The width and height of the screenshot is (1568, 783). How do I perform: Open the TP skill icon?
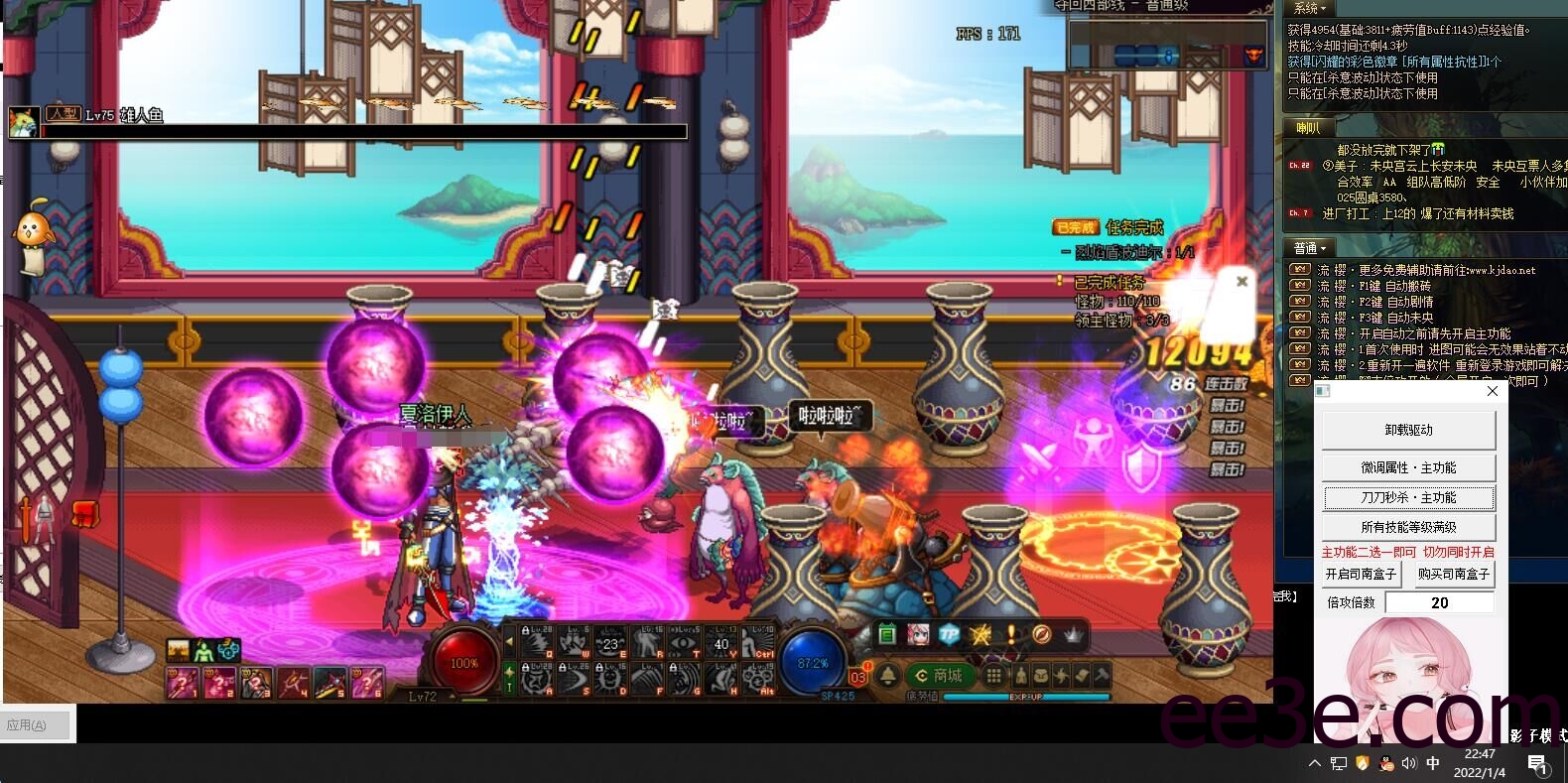pyautogui.click(x=950, y=635)
